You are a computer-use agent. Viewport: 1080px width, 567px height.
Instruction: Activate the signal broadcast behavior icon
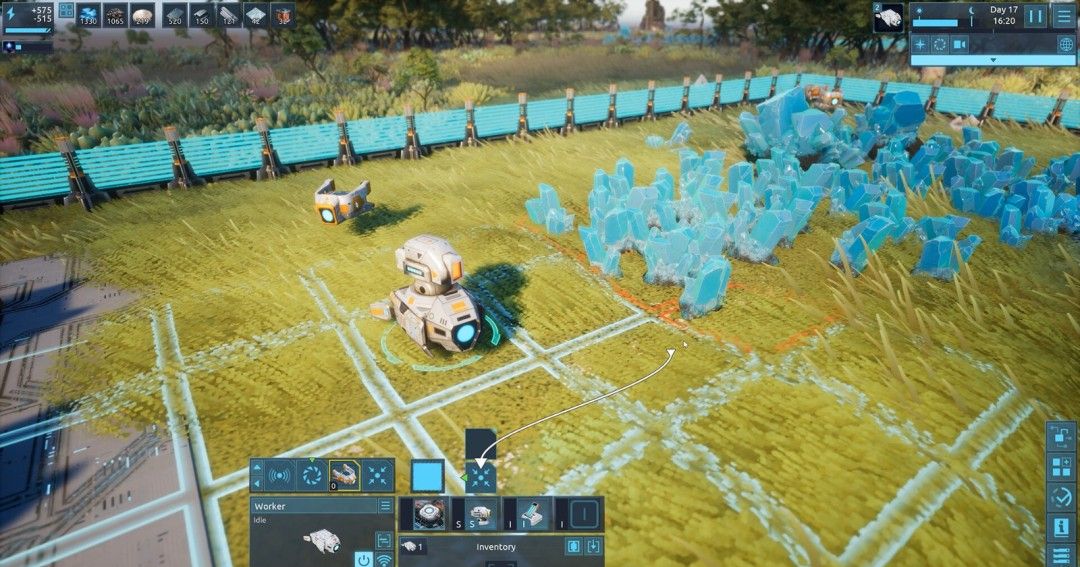(x=281, y=476)
